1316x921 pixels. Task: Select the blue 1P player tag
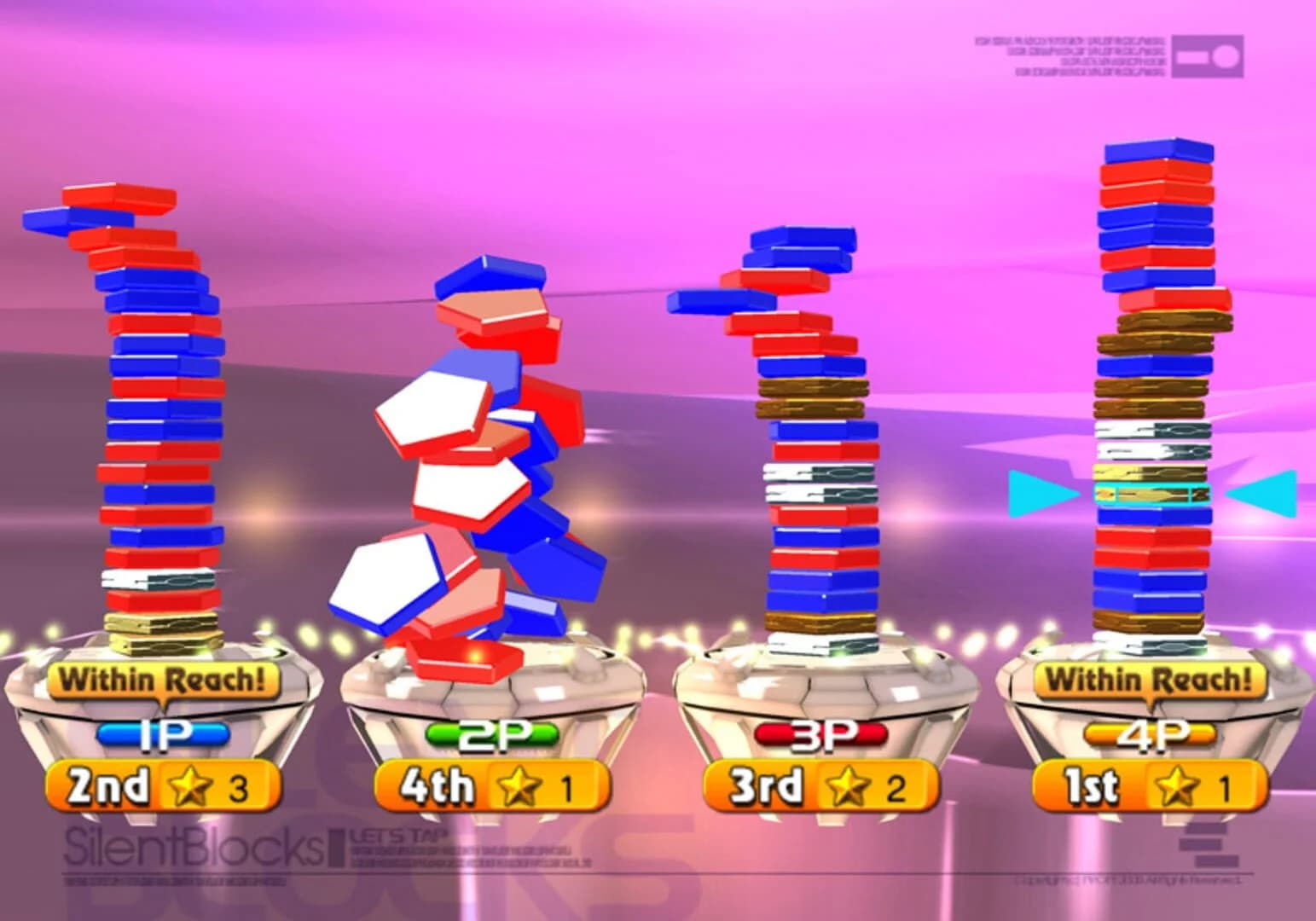click(x=163, y=735)
